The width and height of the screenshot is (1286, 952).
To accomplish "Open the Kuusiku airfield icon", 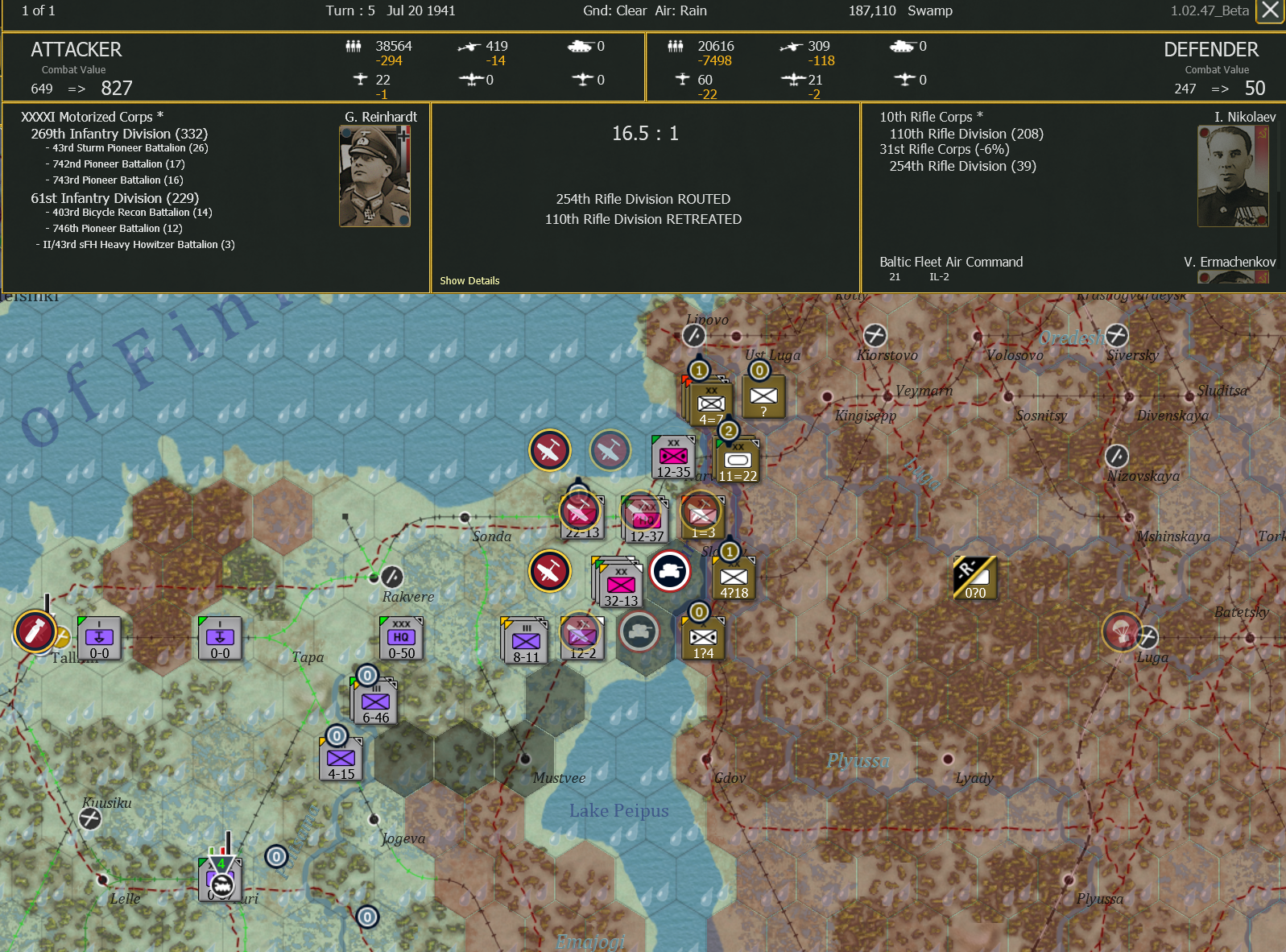I will 89,818.
